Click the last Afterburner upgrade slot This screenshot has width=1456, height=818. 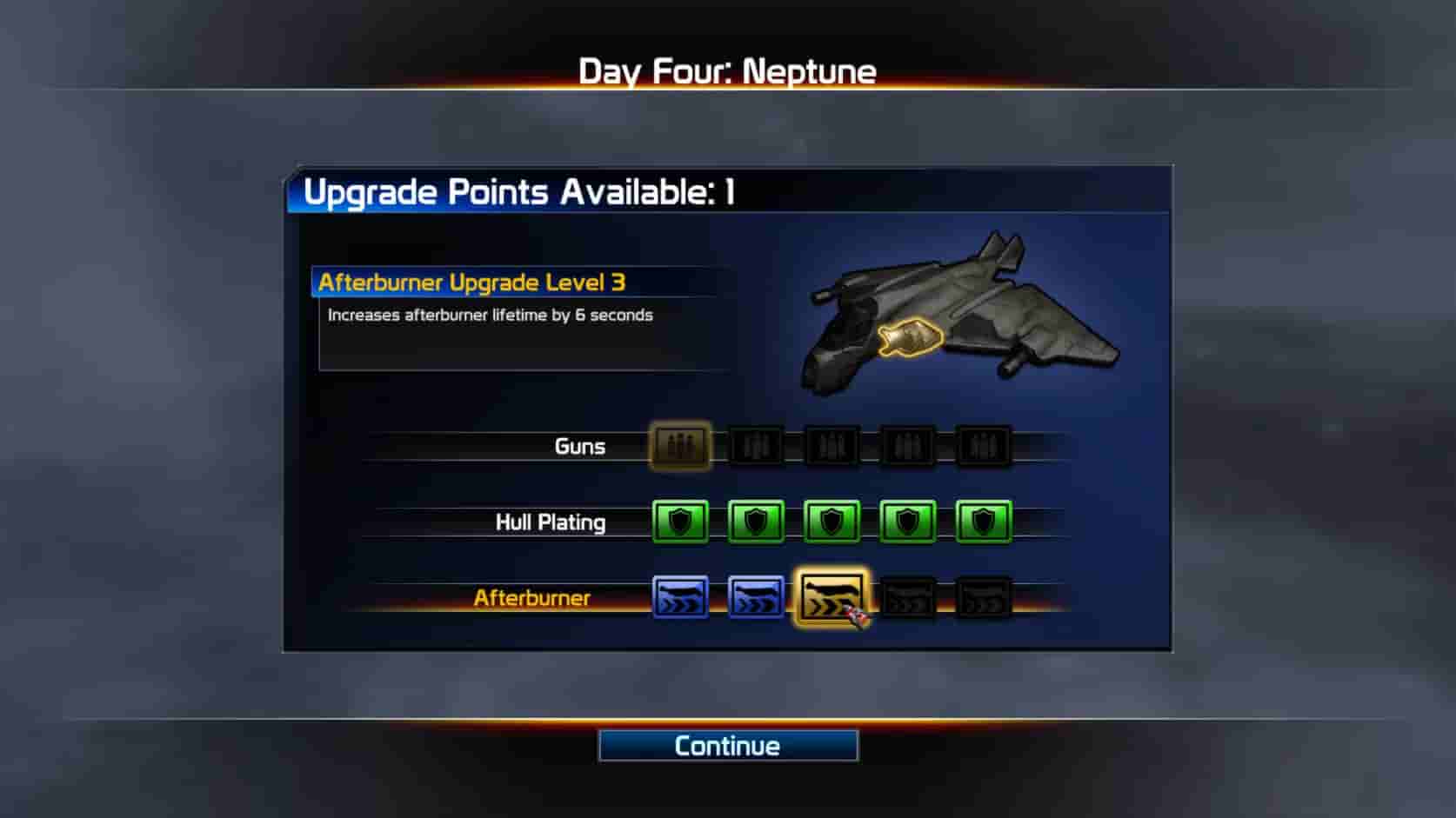[x=983, y=596]
